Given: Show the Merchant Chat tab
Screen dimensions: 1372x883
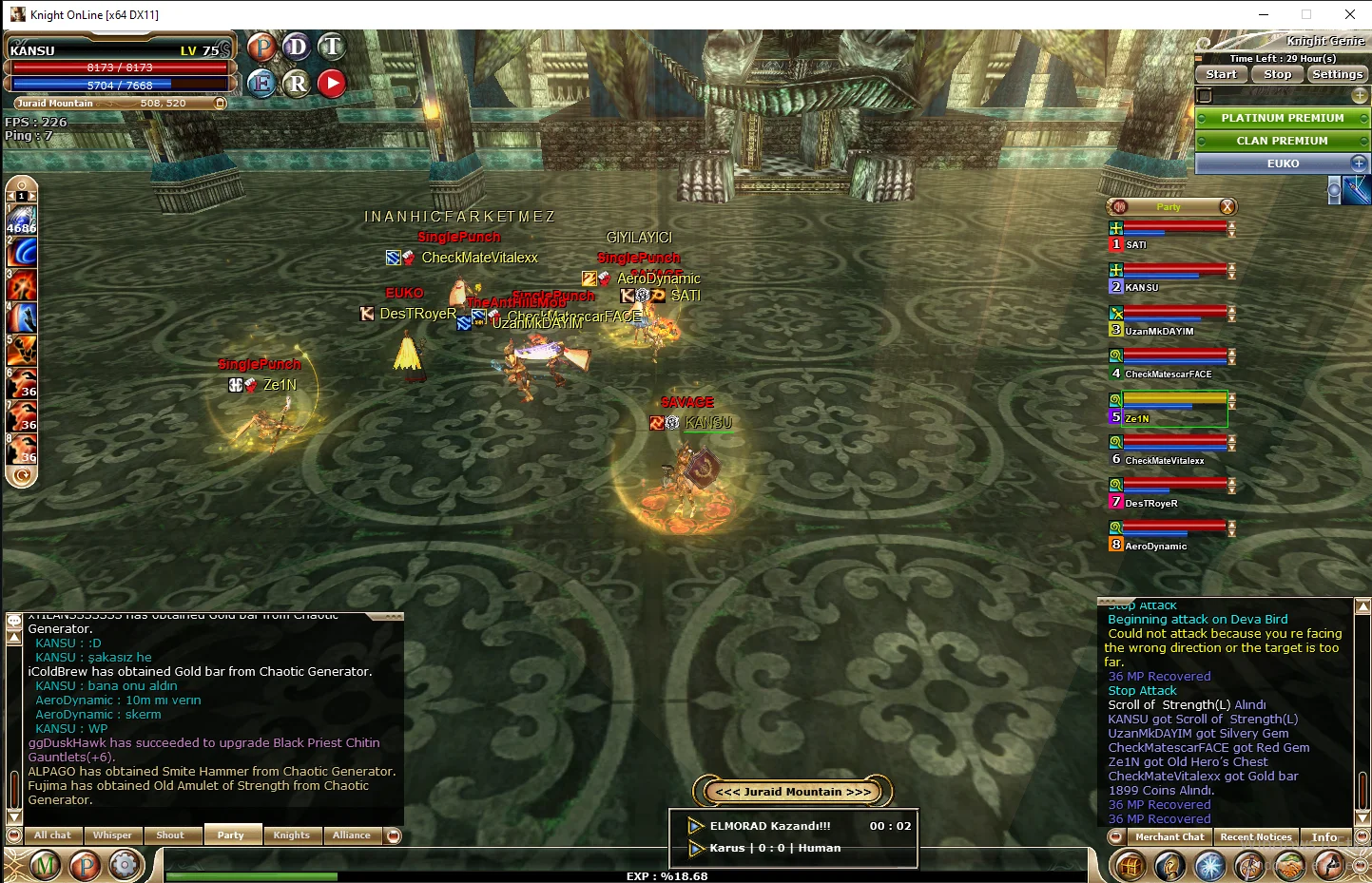Looking at the screenshot, I should point(1169,837).
